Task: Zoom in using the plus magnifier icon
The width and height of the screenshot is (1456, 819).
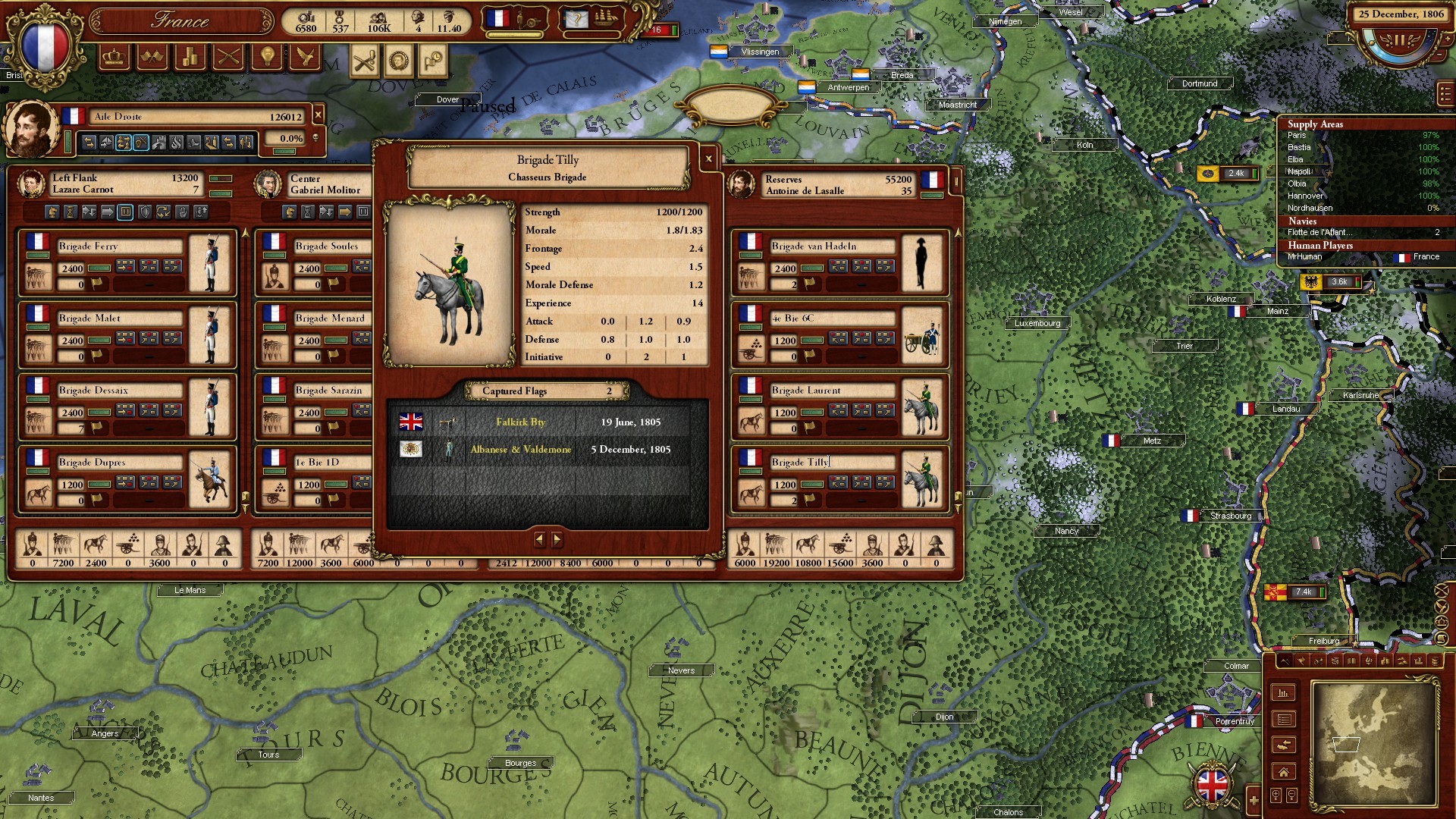Action: 1276,794
